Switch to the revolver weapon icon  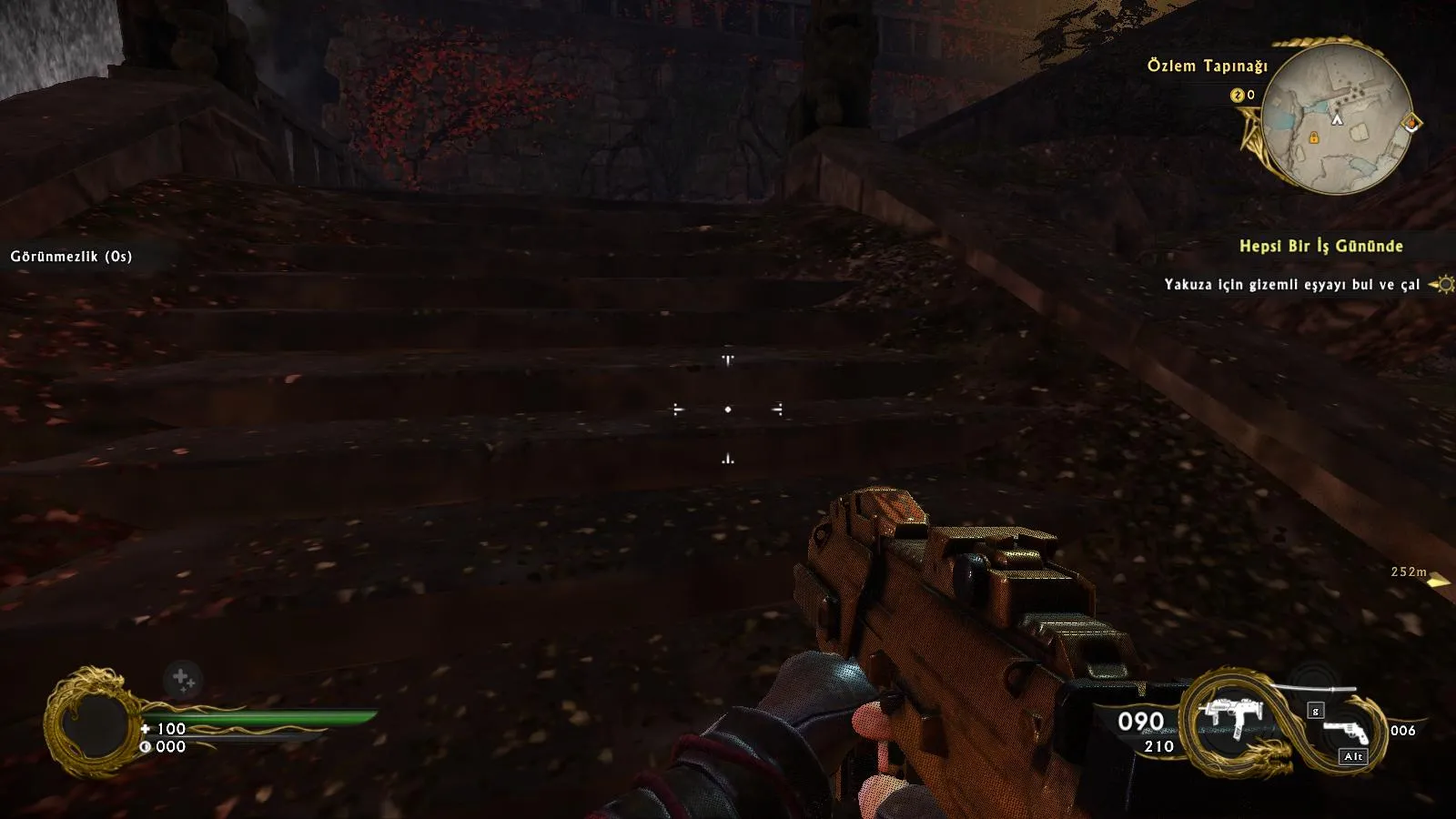coord(1345,733)
